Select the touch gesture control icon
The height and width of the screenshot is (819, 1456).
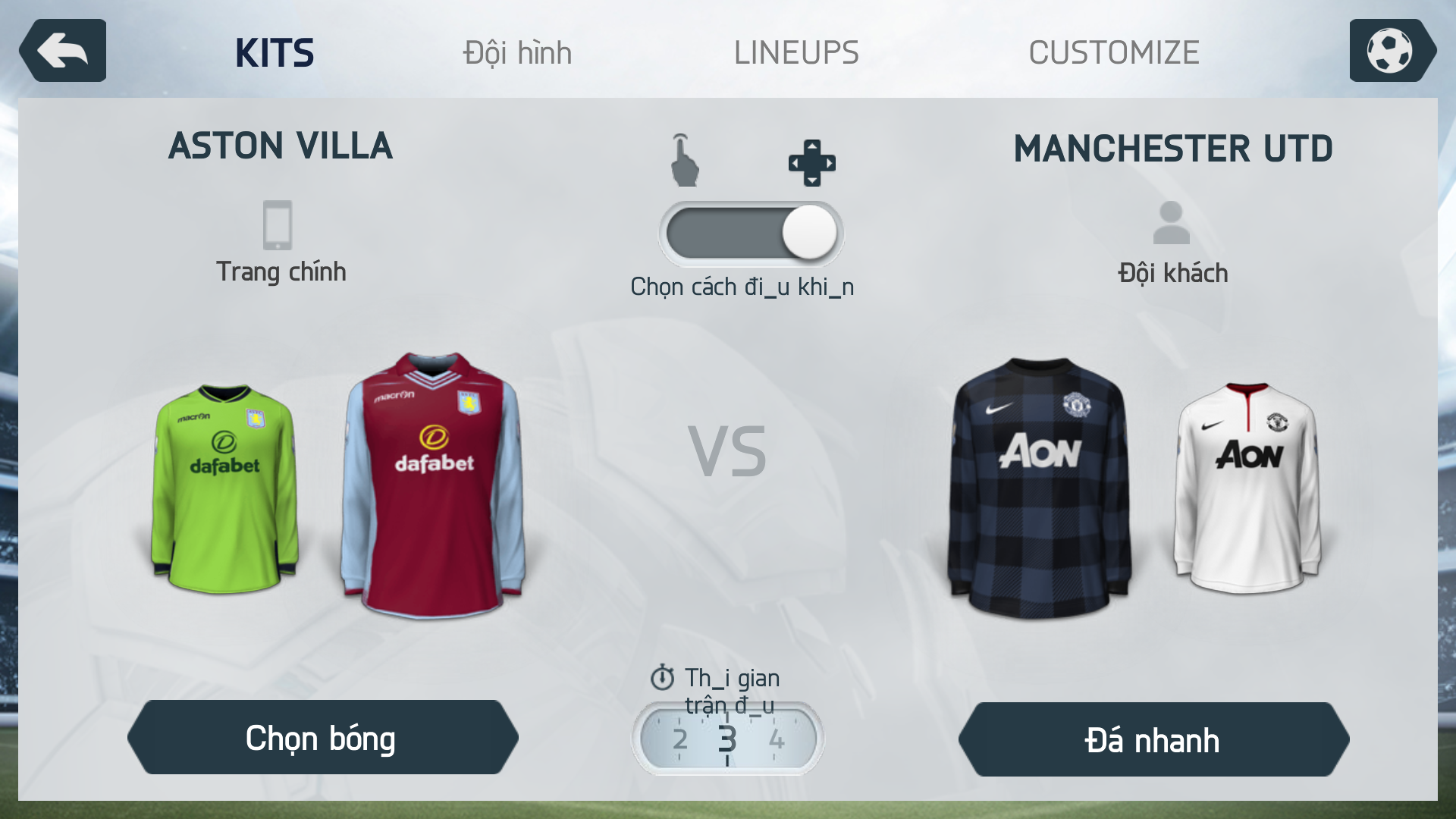pyautogui.click(x=684, y=161)
